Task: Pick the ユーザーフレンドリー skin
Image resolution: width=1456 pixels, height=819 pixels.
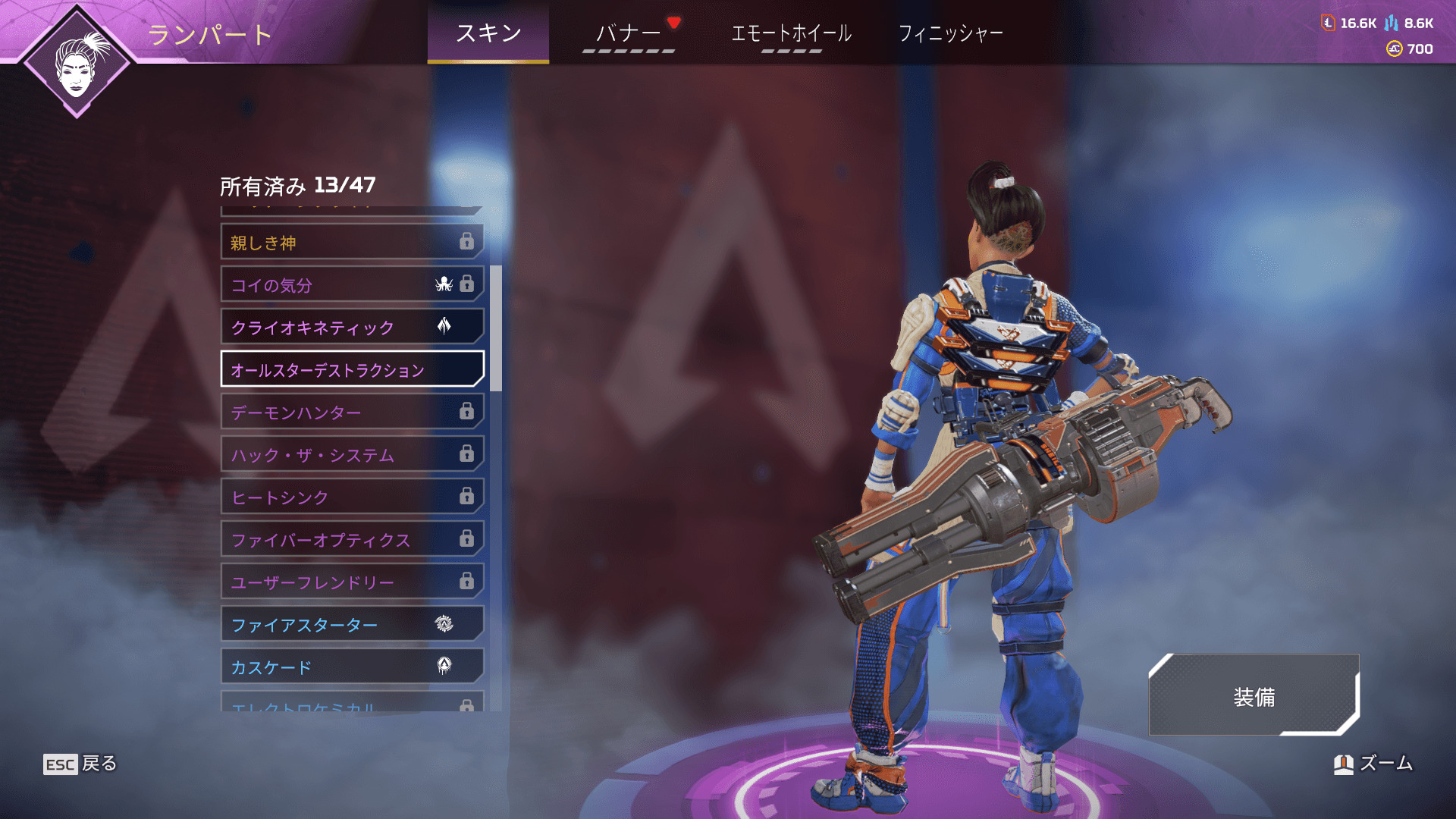Action: (352, 582)
